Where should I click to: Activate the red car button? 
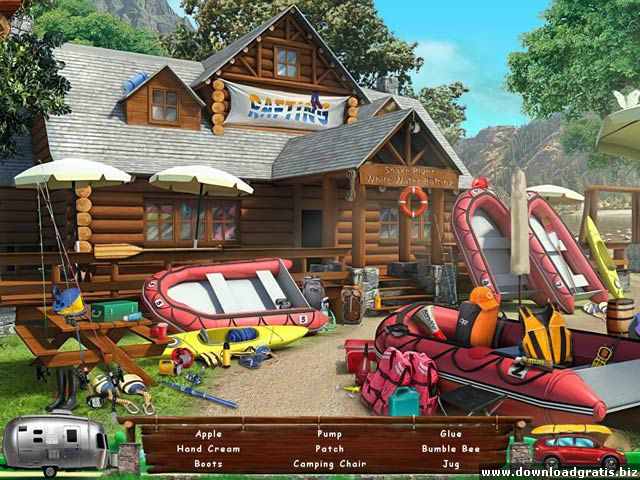point(579,451)
